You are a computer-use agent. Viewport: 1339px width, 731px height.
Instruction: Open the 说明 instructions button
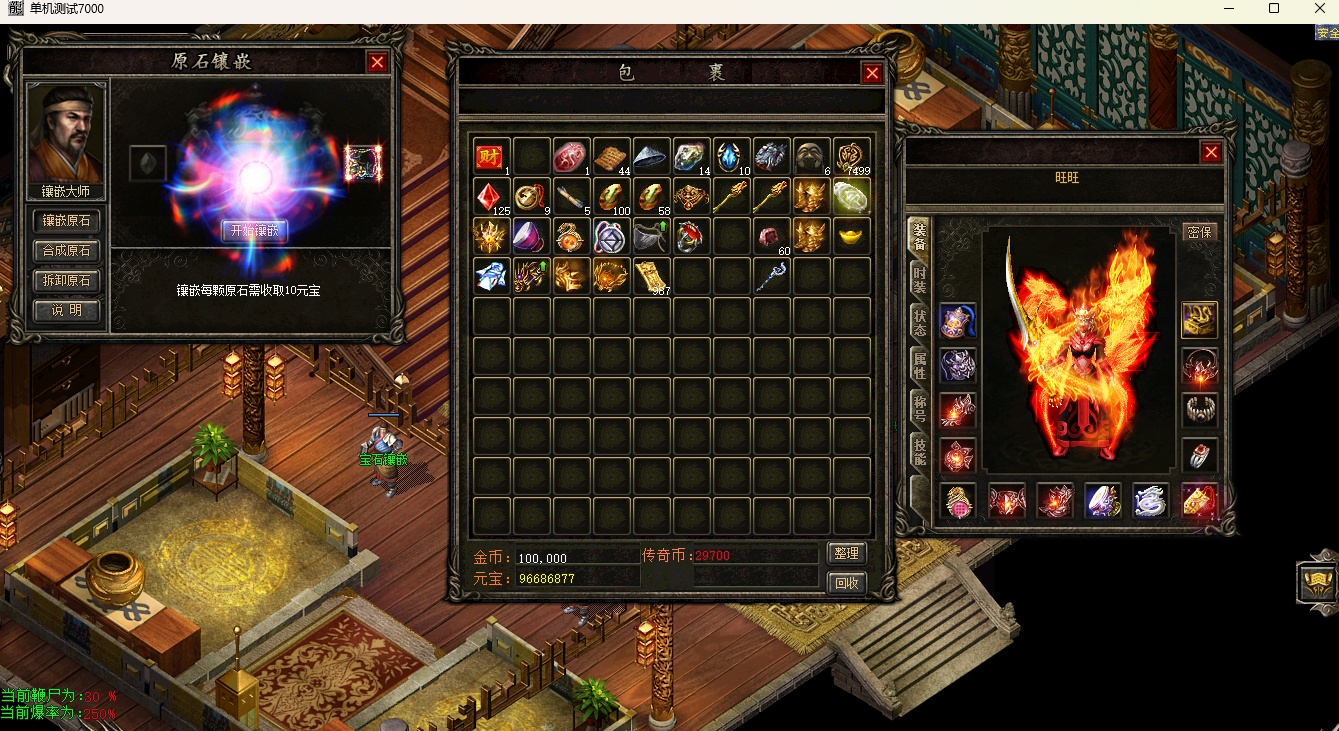67,311
